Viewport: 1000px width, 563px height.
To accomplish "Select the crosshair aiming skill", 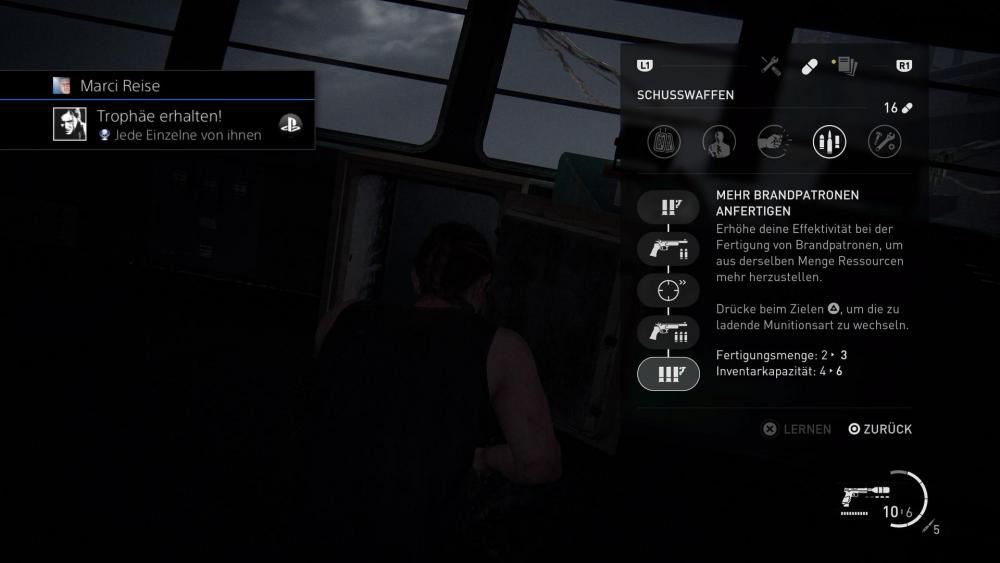I will [x=668, y=290].
